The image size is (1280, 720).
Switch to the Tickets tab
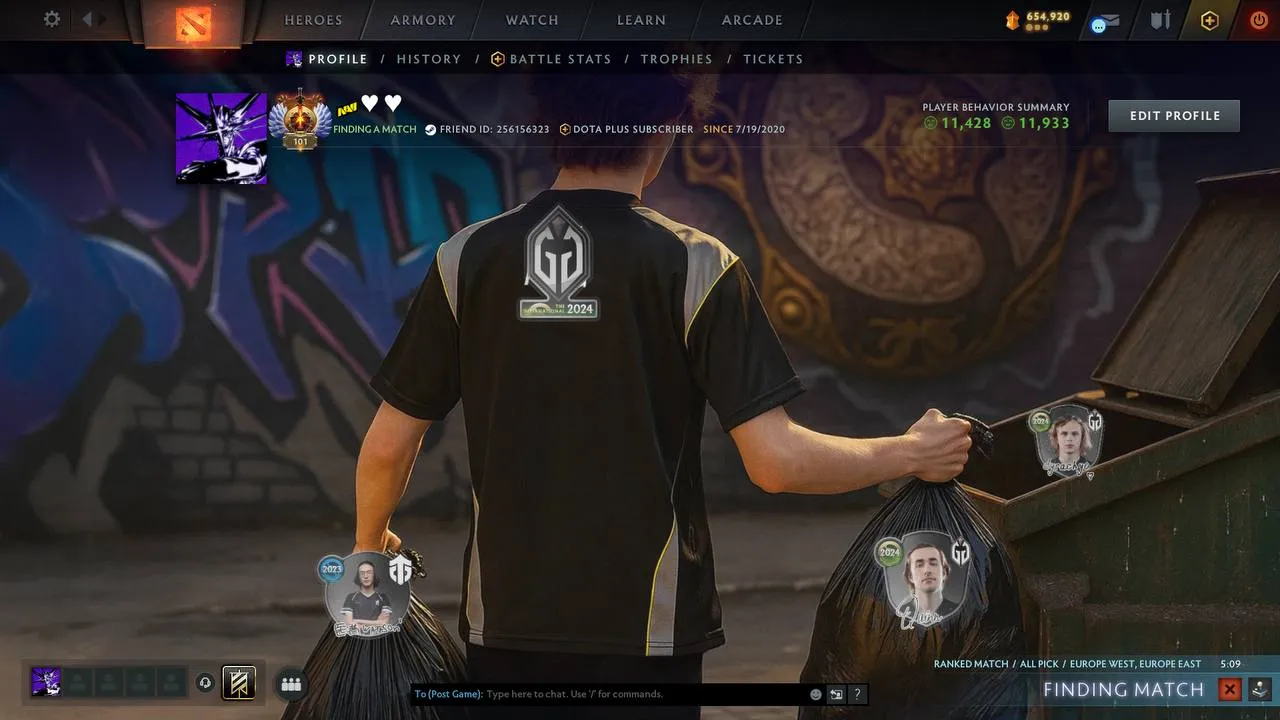coord(773,59)
